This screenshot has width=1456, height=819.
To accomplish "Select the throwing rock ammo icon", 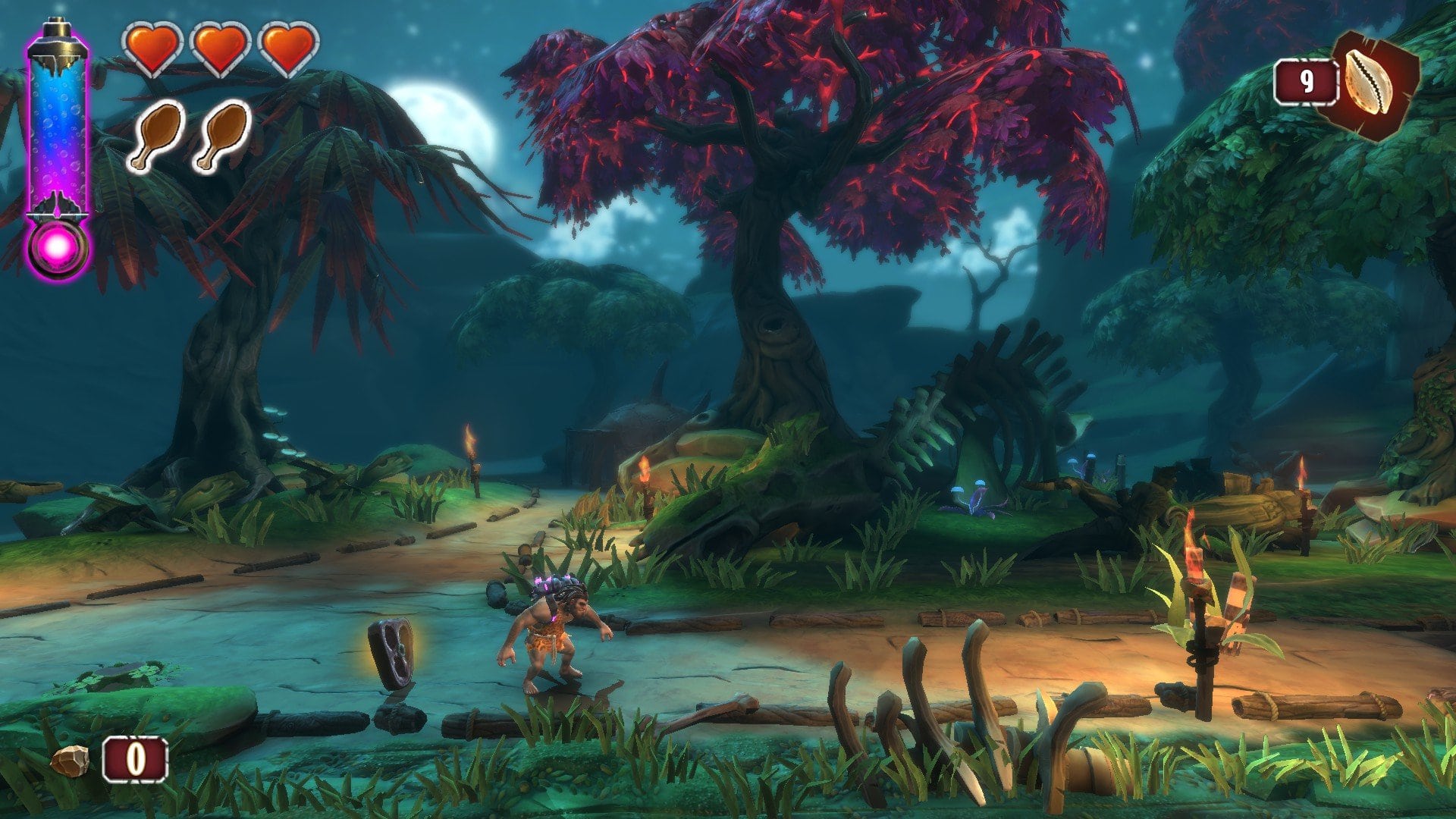I will pyautogui.click(x=70, y=760).
